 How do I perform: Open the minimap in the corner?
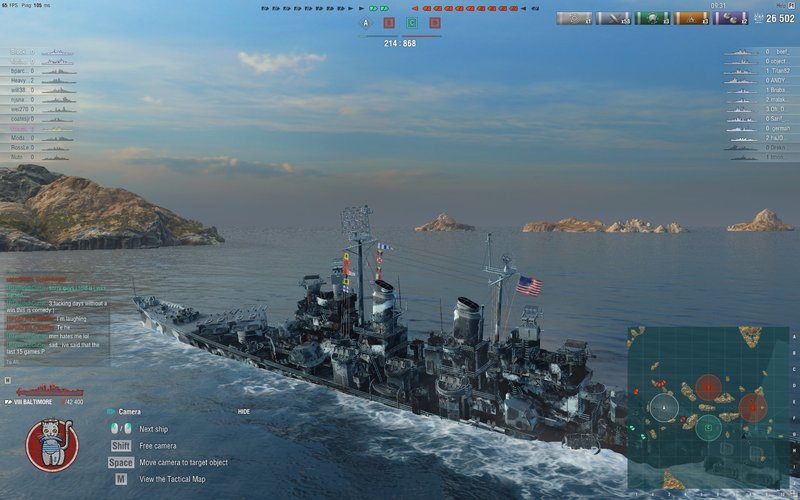point(708,405)
